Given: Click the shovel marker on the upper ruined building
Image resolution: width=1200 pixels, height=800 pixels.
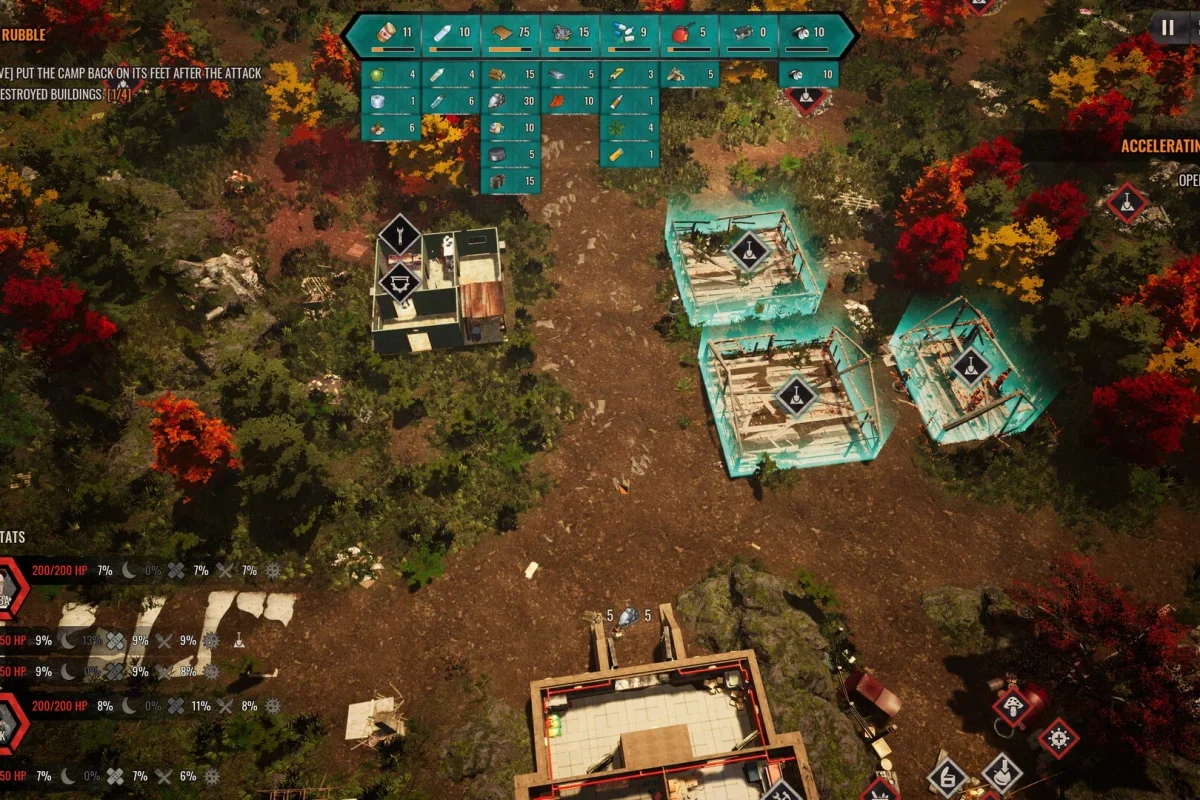Looking at the screenshot, I should (749, 250).
